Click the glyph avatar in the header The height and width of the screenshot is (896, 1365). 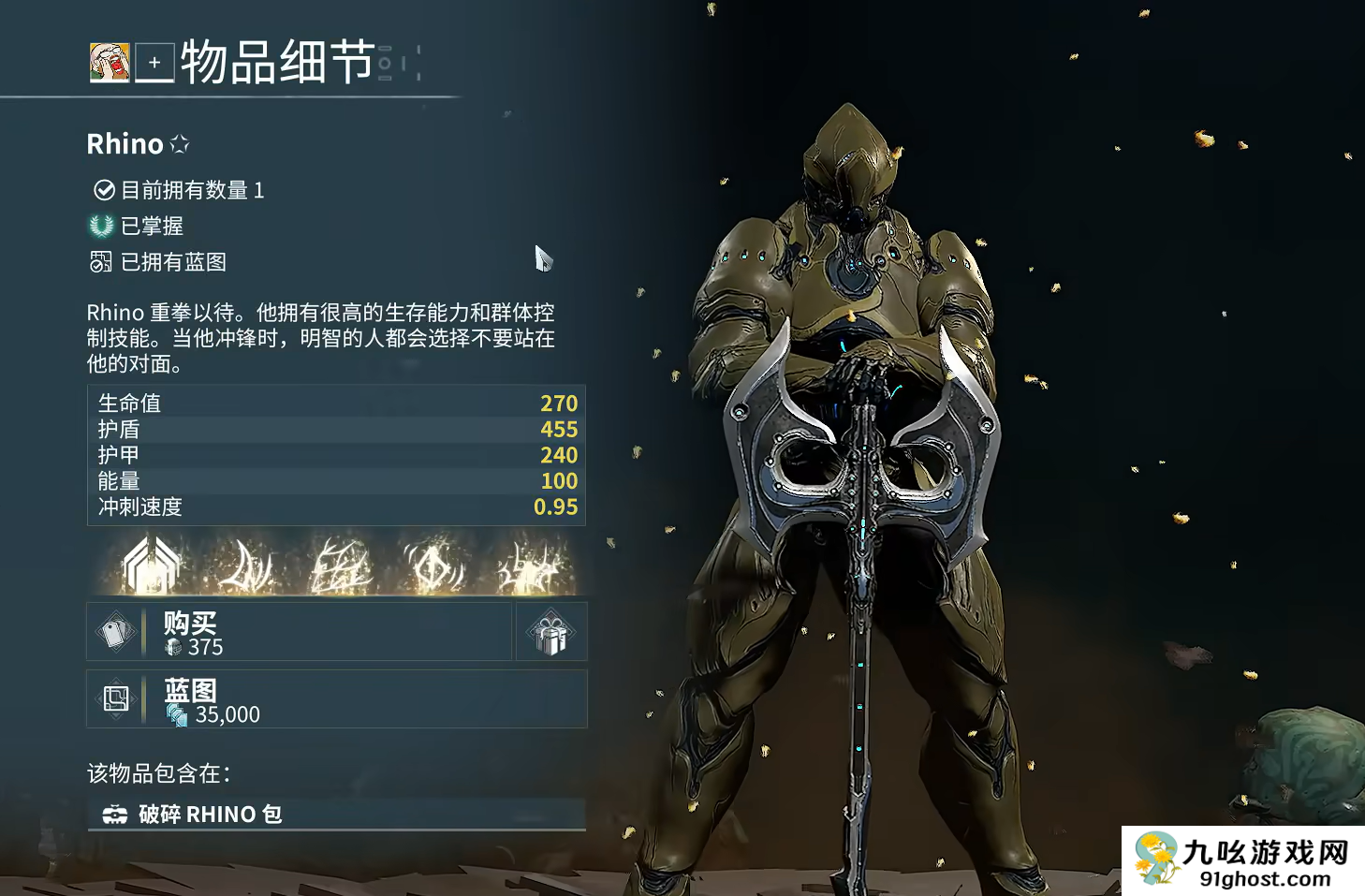pos(110,64)
